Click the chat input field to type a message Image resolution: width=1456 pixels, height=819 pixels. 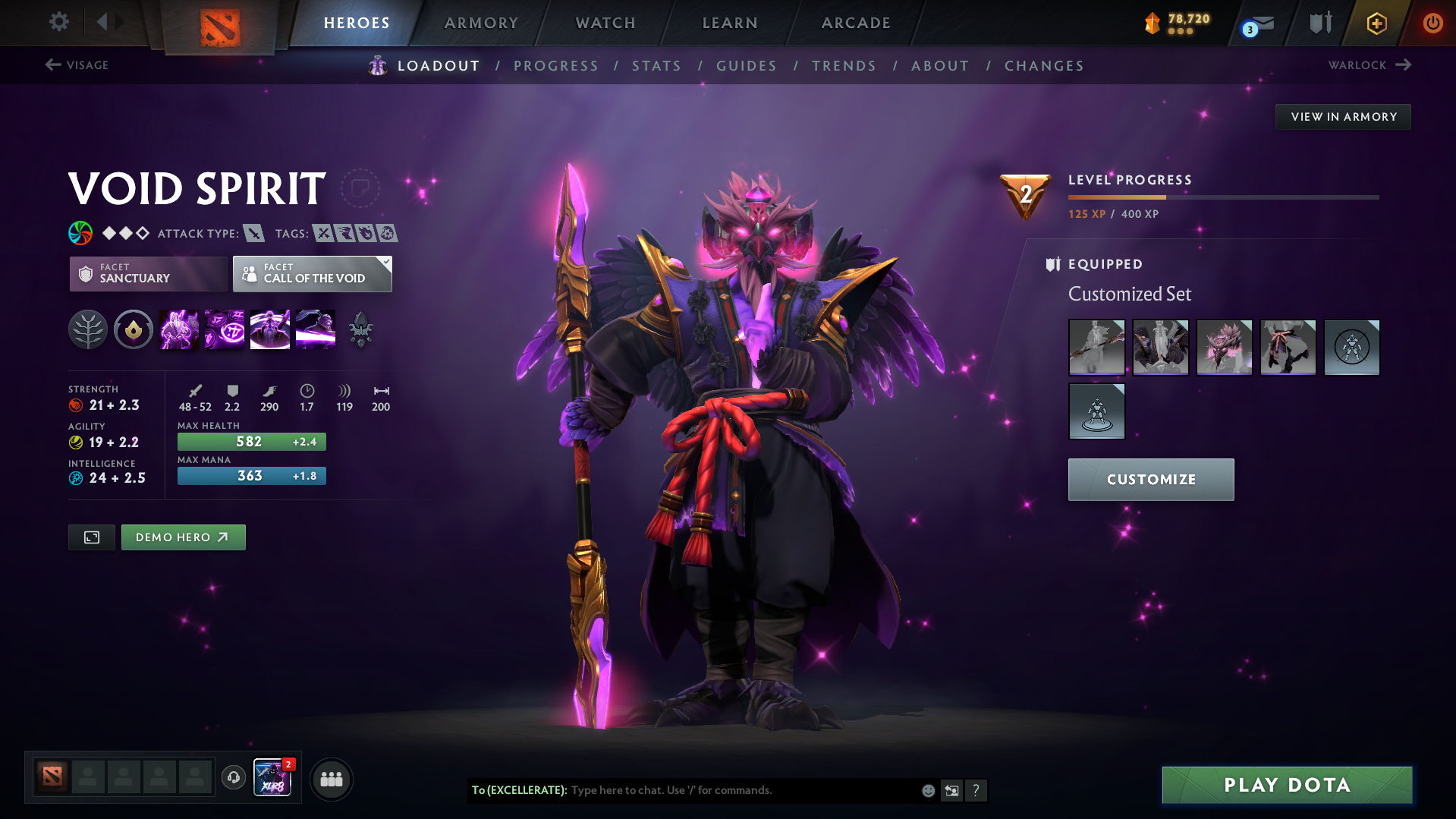coord(721,790)
